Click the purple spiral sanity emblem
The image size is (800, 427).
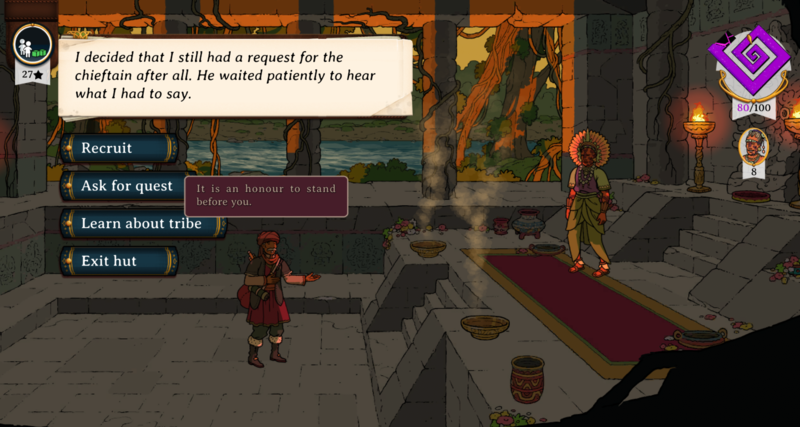[x=754, y=62]
